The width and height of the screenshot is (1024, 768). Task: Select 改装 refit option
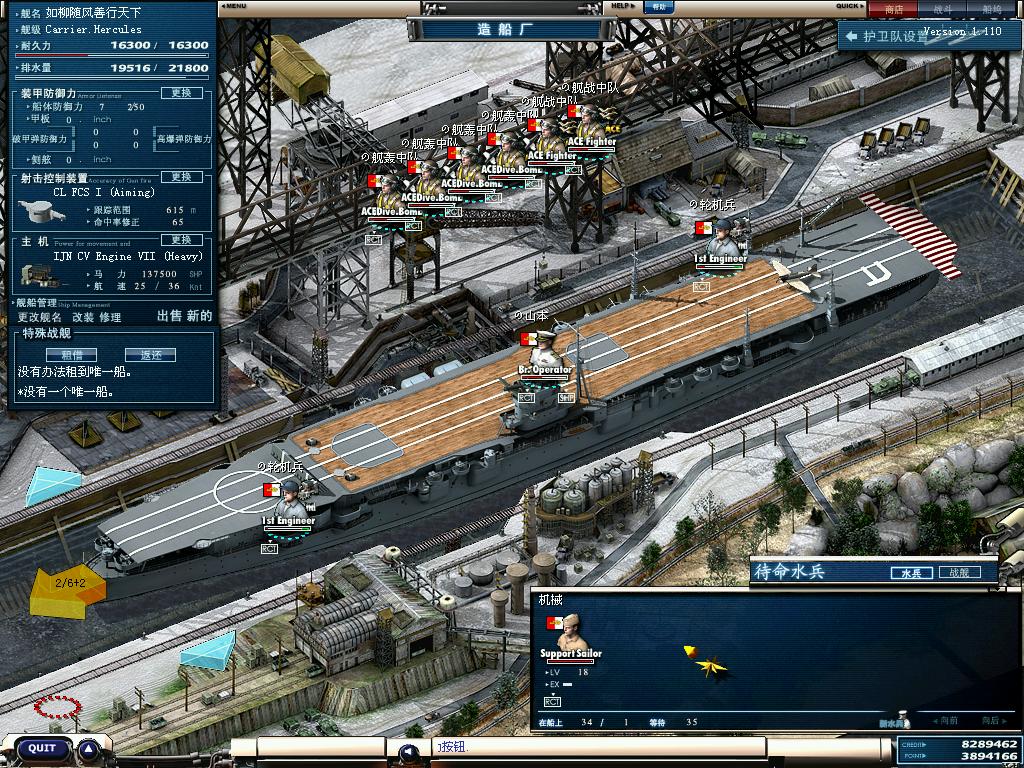(x=83, y=317)
